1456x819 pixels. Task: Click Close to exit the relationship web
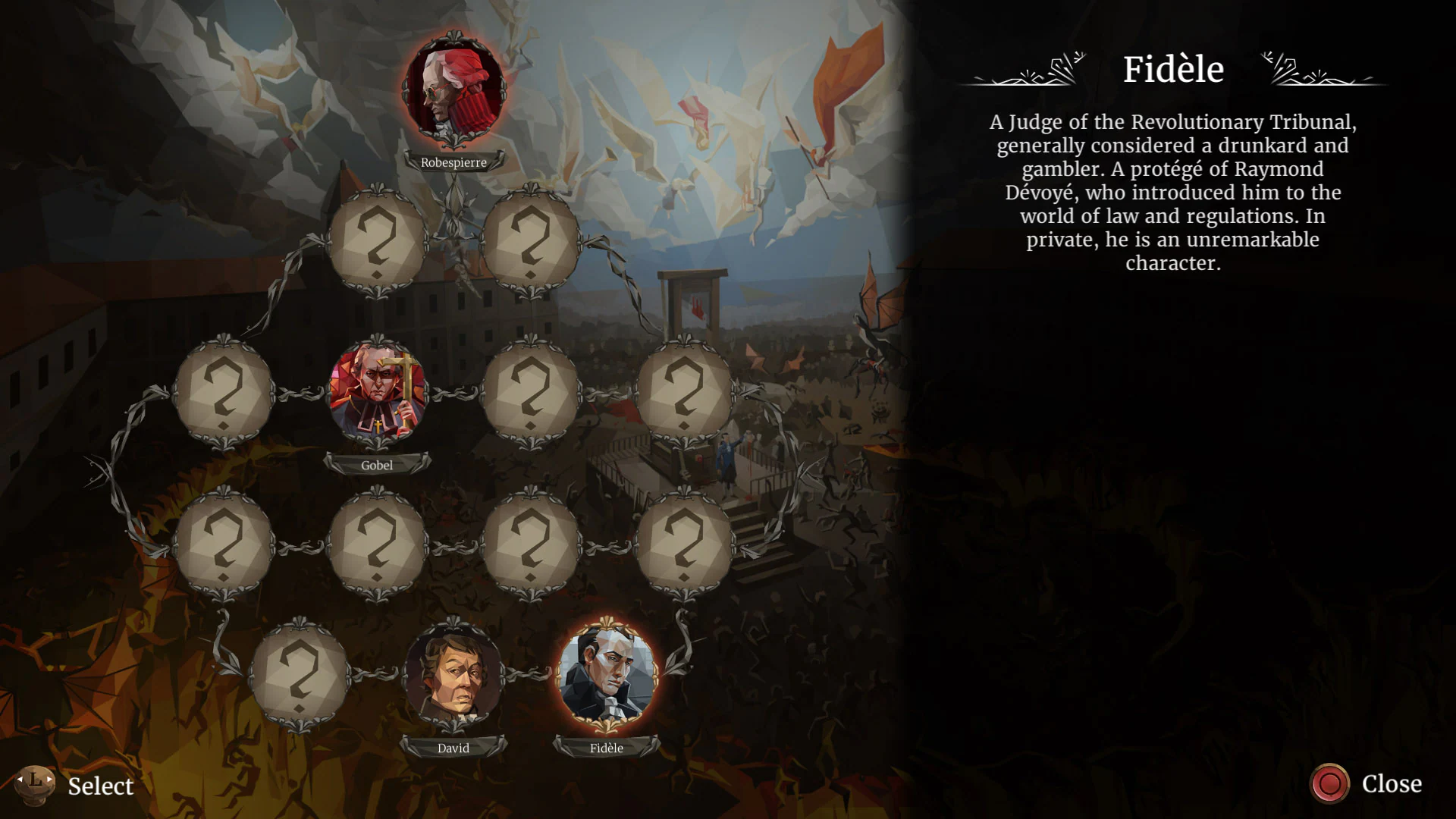[1392, 784]
